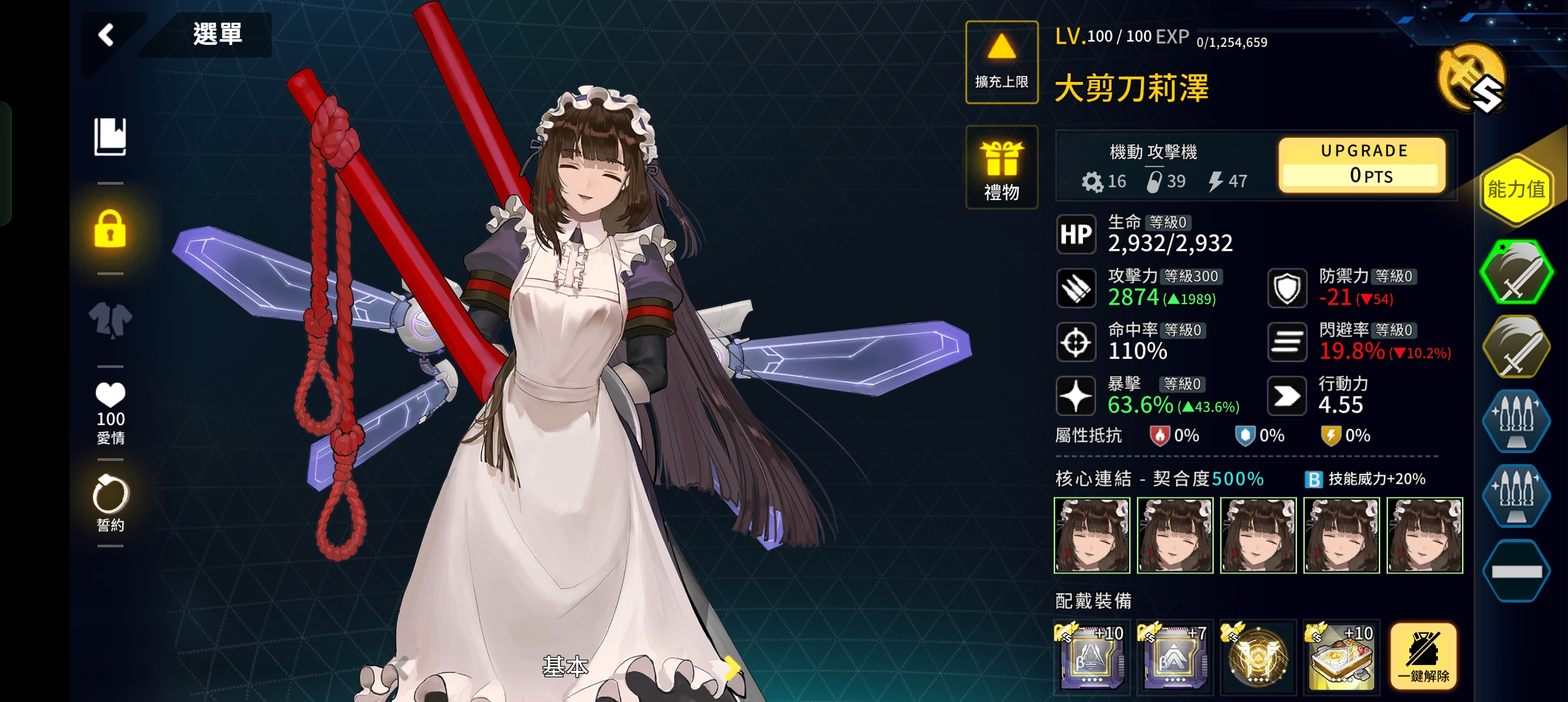1568x702 pixels.
Task: Open the book record icon
Action: coord(111,136)
